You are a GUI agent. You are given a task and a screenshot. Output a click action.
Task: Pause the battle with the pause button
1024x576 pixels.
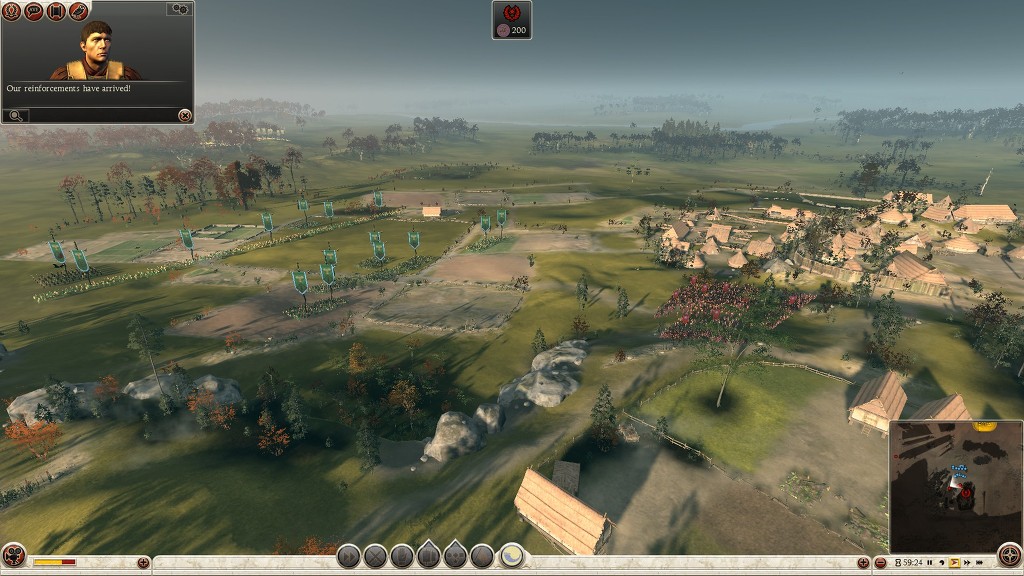pos(930,564)
